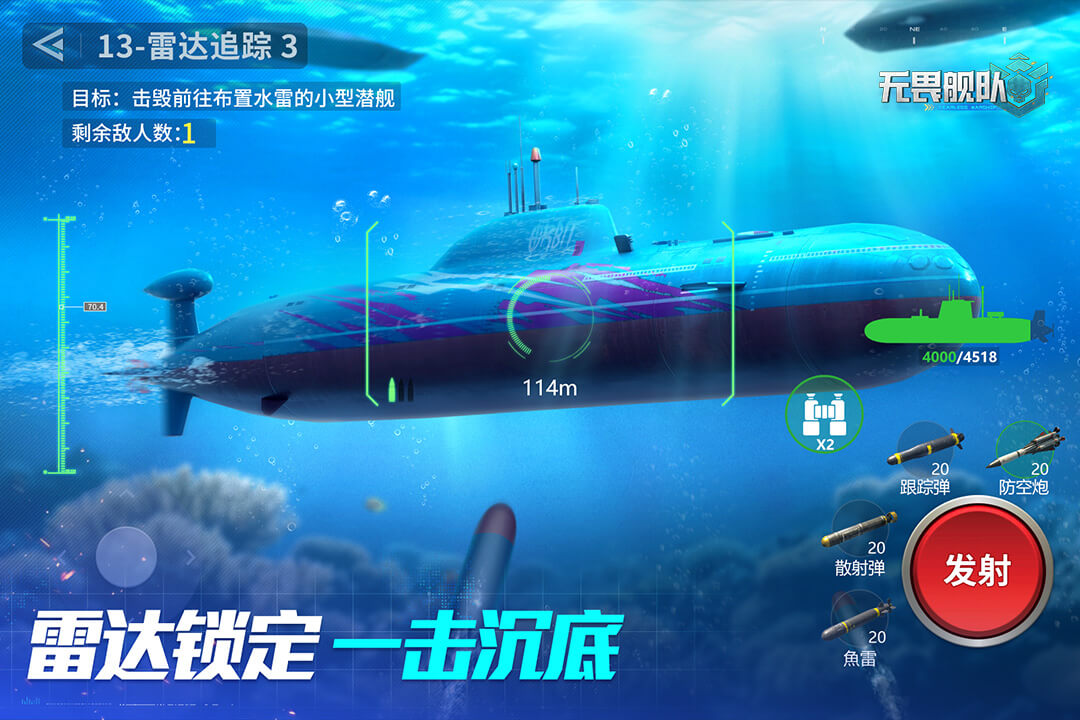The width and height of the screenshot is (1080, 720).
Task: Equip the 魚雷 torpedo weapon
Action: (859, 620)
